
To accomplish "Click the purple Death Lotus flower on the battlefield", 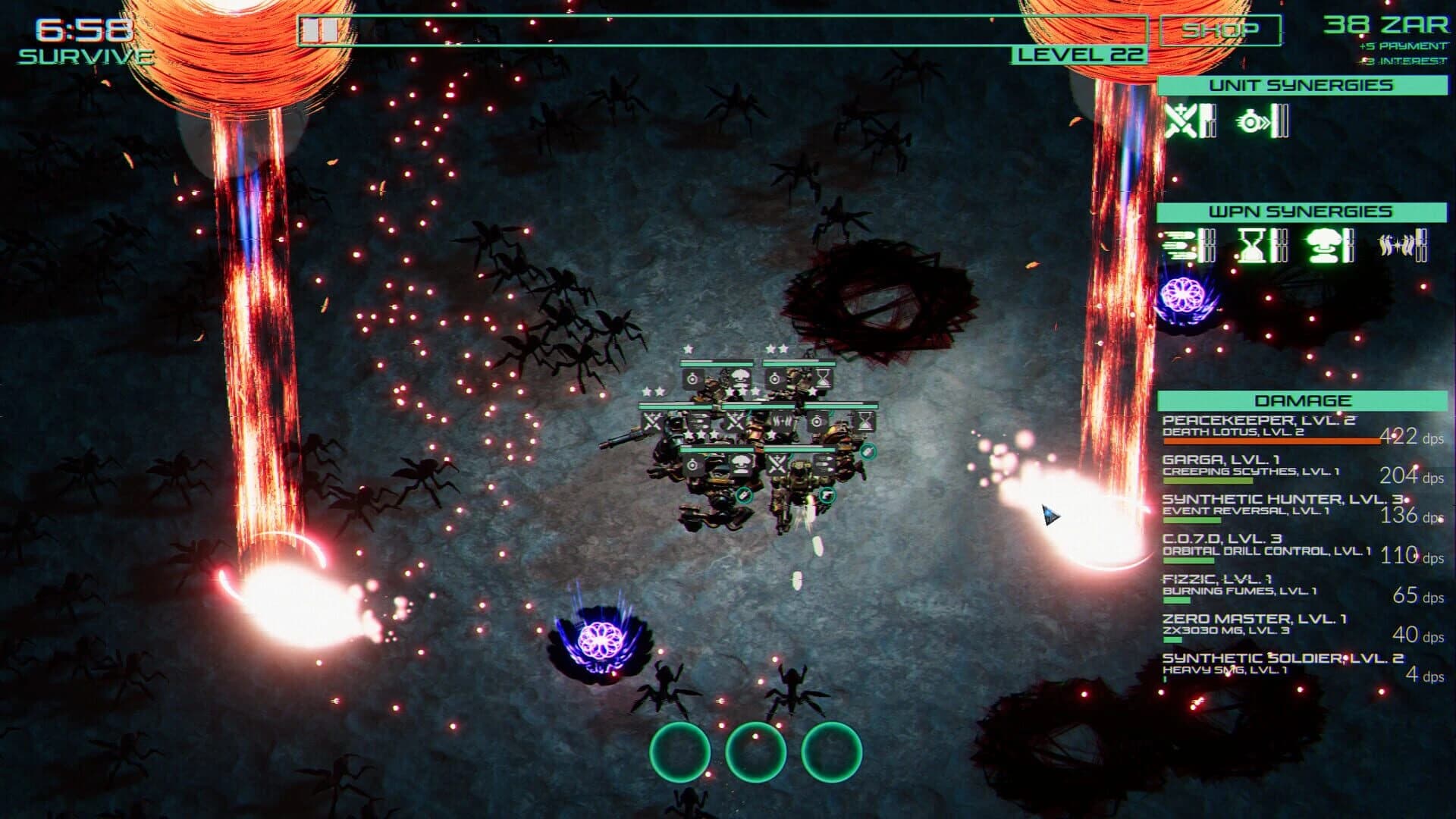I will 603,641.
